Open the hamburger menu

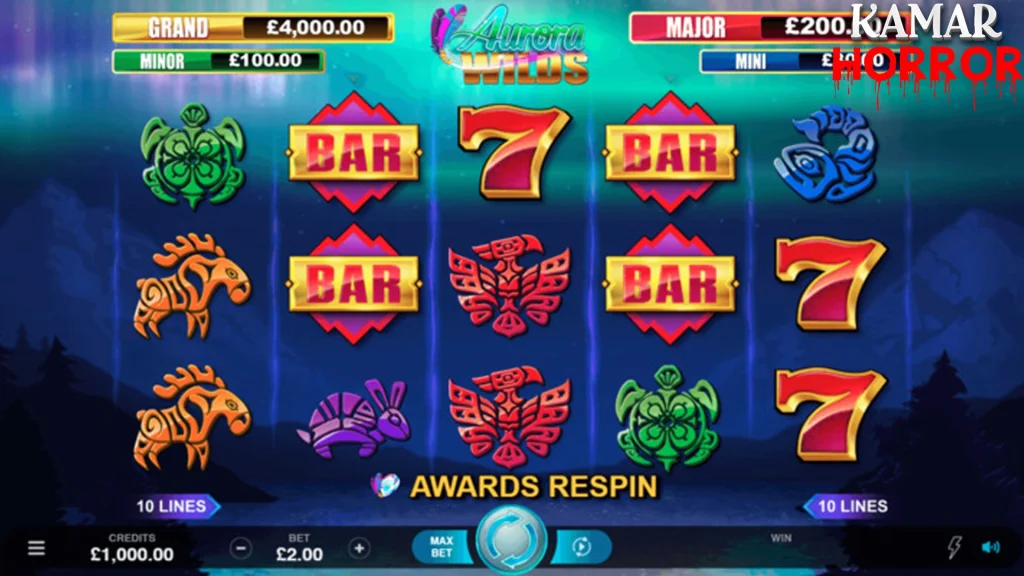click(x=36, y=548)
